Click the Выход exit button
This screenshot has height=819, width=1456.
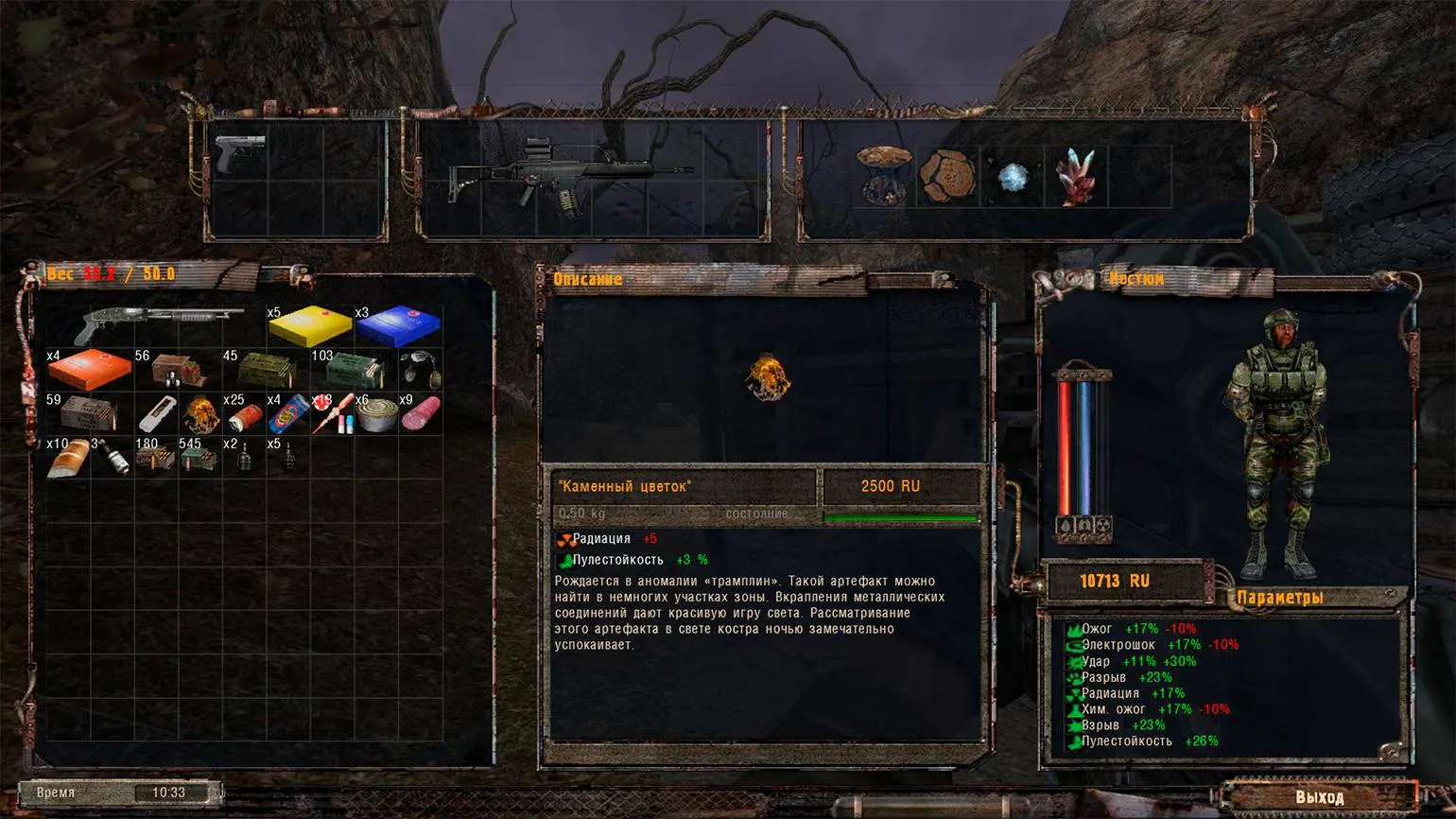[x=1319, y=796]
